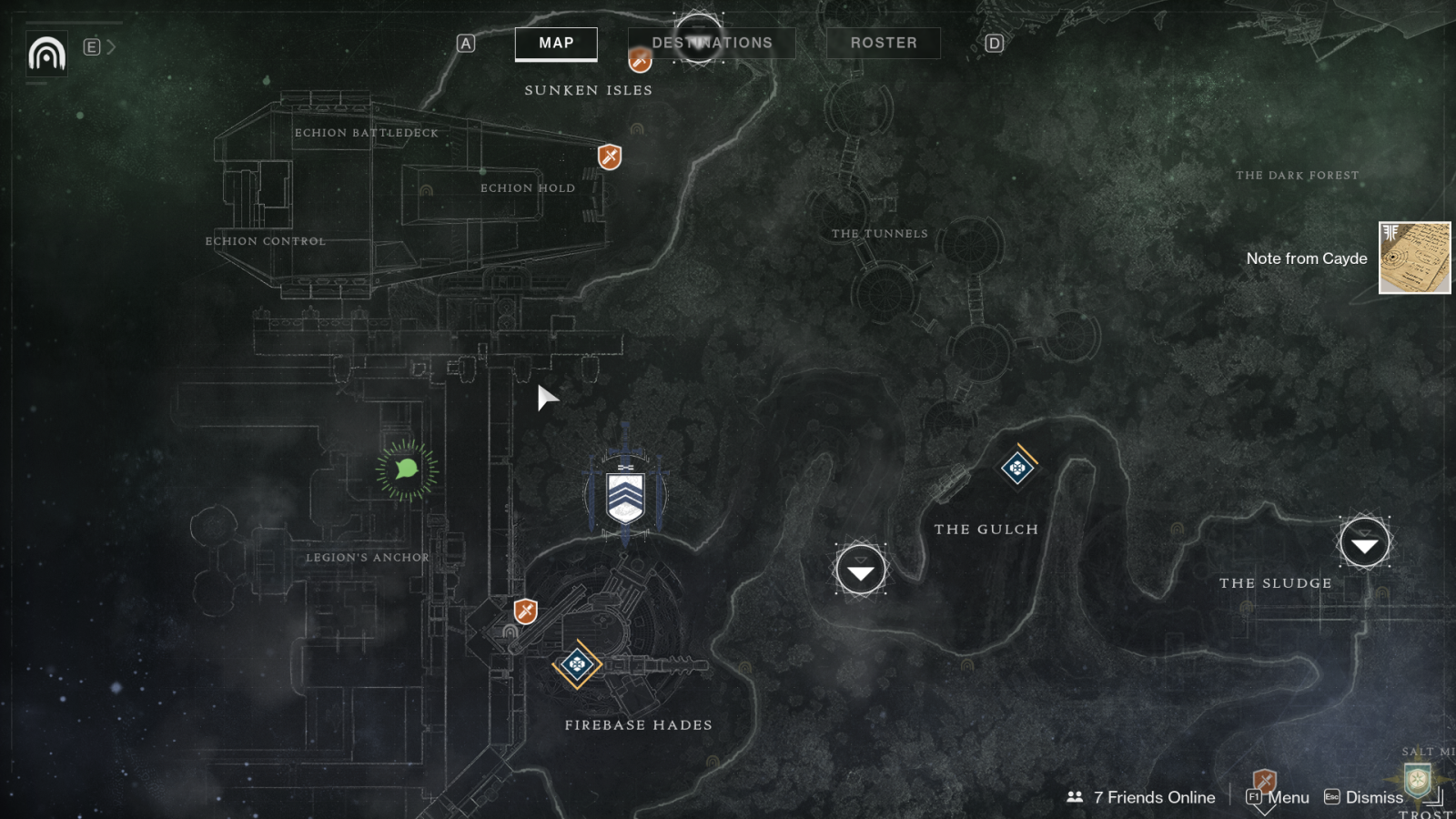Open the Menu from the footer

pyautogui.click(x=1278, y=797)
